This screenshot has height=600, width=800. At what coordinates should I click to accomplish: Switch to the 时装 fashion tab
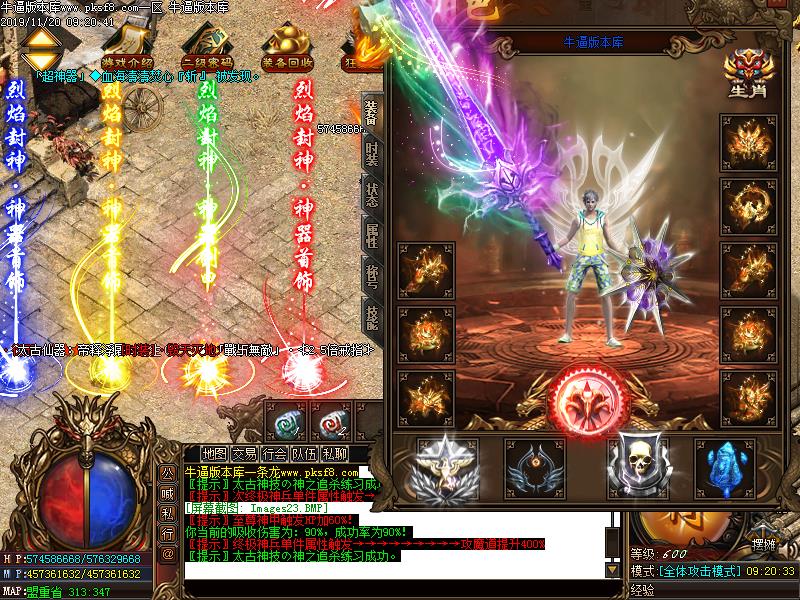[371, 154]
